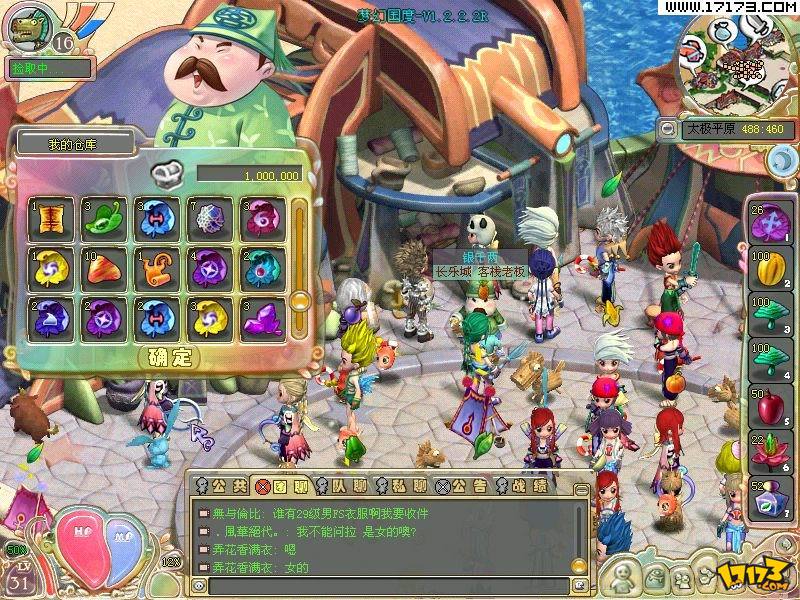Switch to the 队聊 team chat tab

(341, 486)
